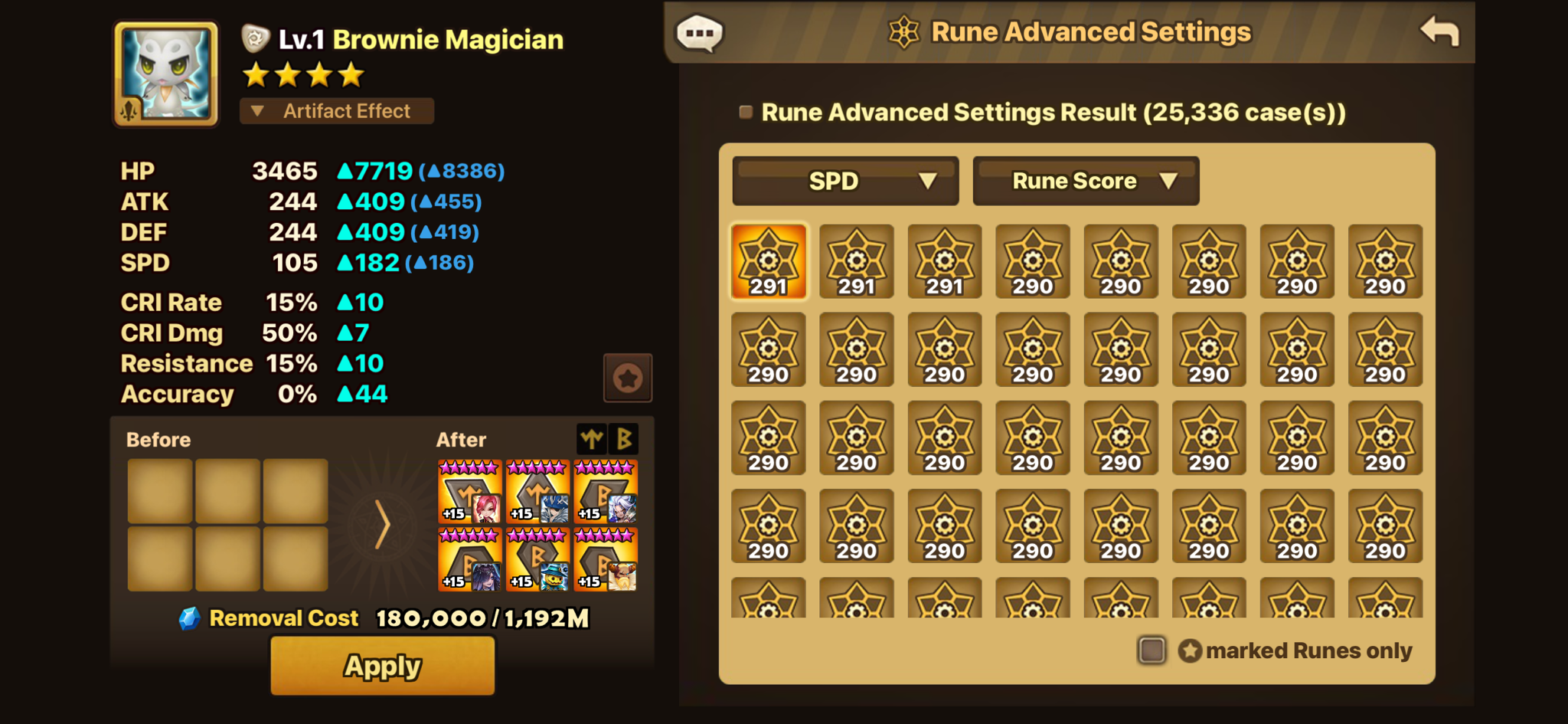This screenshot has width=1568, height=724.
Task: Select the highlighted 291 rune result
Action: pos(769,261)
